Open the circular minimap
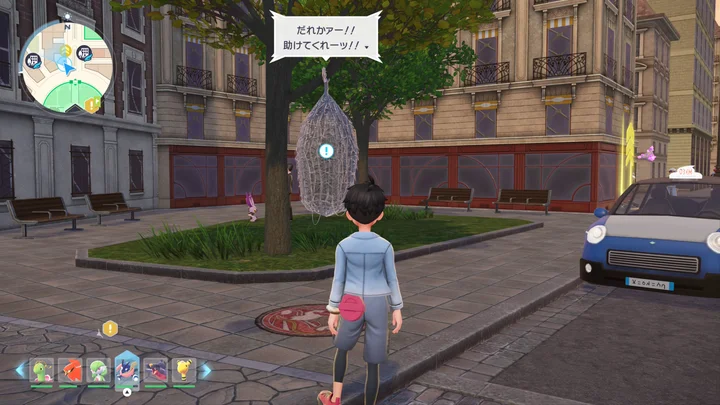720x405 pixels. point(66,67)
